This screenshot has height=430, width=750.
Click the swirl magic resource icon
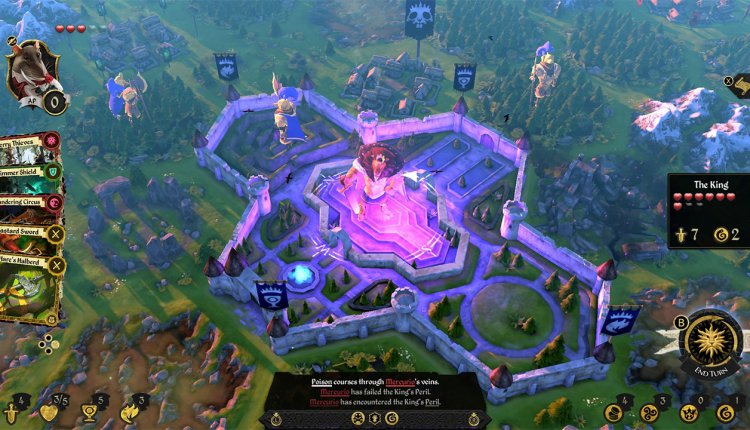[650, 413]
